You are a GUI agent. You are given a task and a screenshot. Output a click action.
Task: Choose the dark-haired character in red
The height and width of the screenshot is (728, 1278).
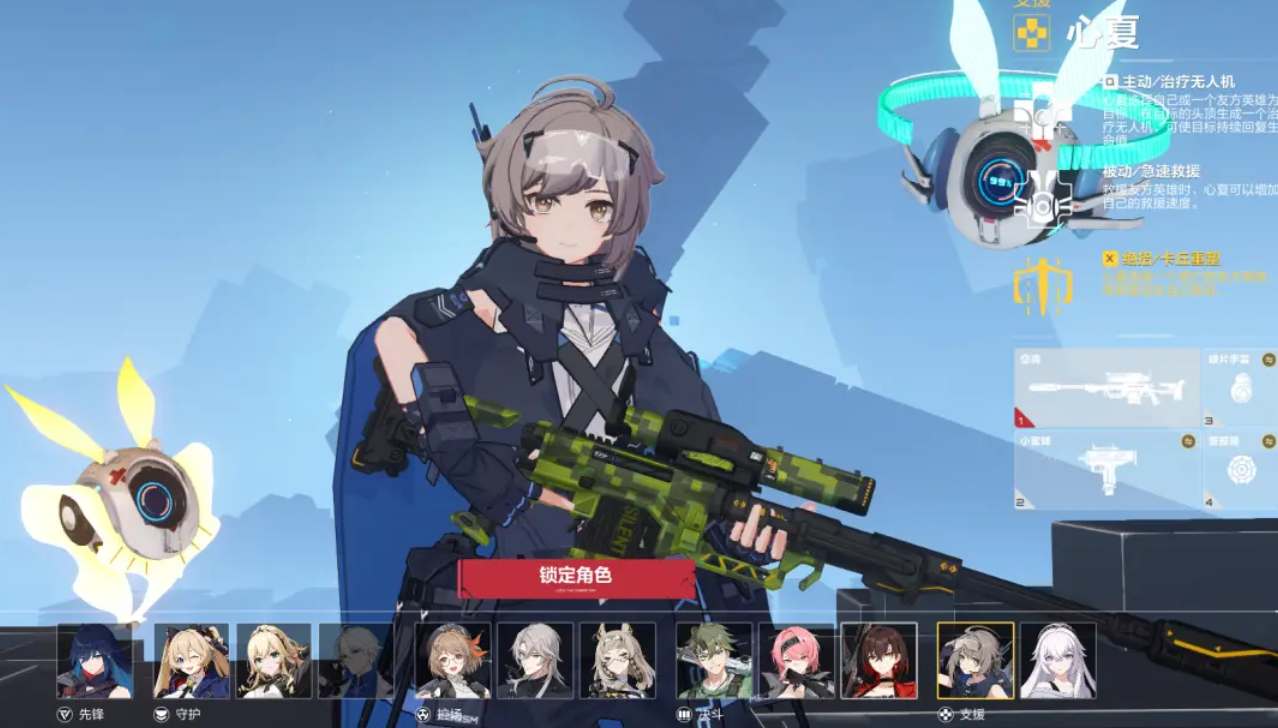(x=879, y=660)
